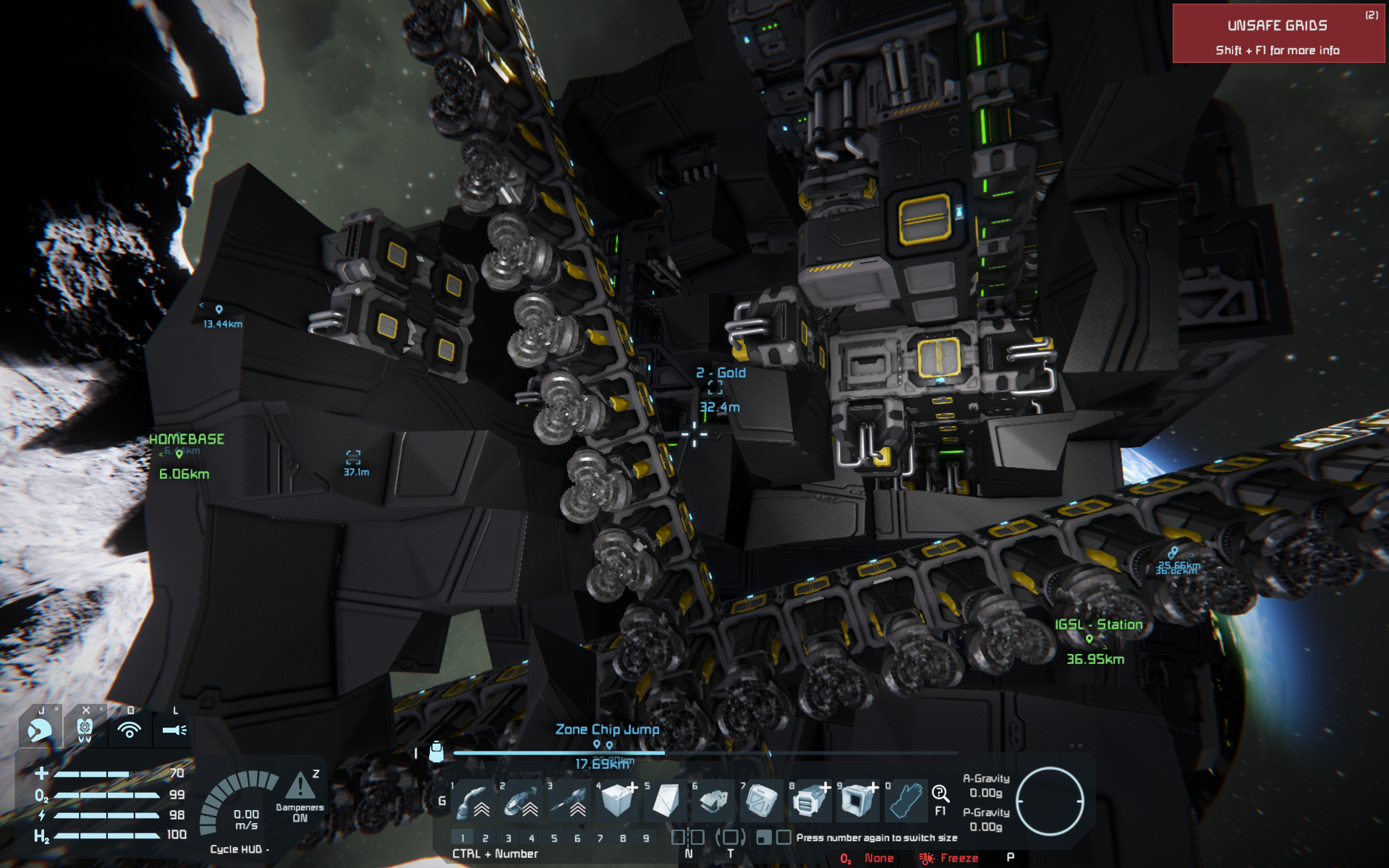
Task: Toggle the broadcasting antenna icon
Action: (129, 729)
